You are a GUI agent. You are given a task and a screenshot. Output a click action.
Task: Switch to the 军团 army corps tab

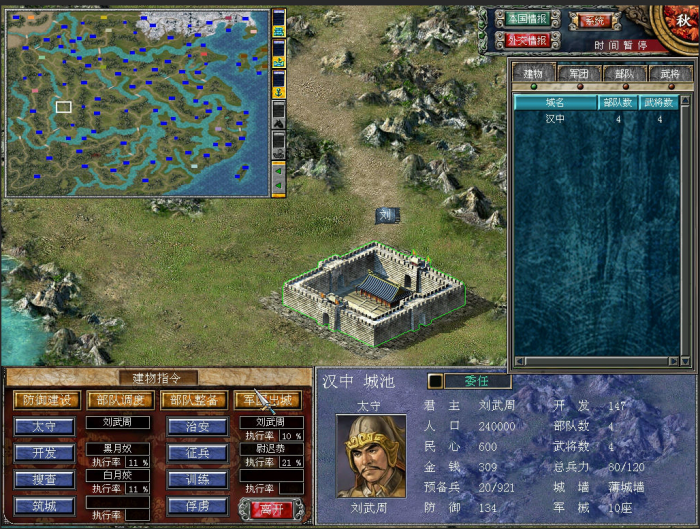[x=579, y=73]
